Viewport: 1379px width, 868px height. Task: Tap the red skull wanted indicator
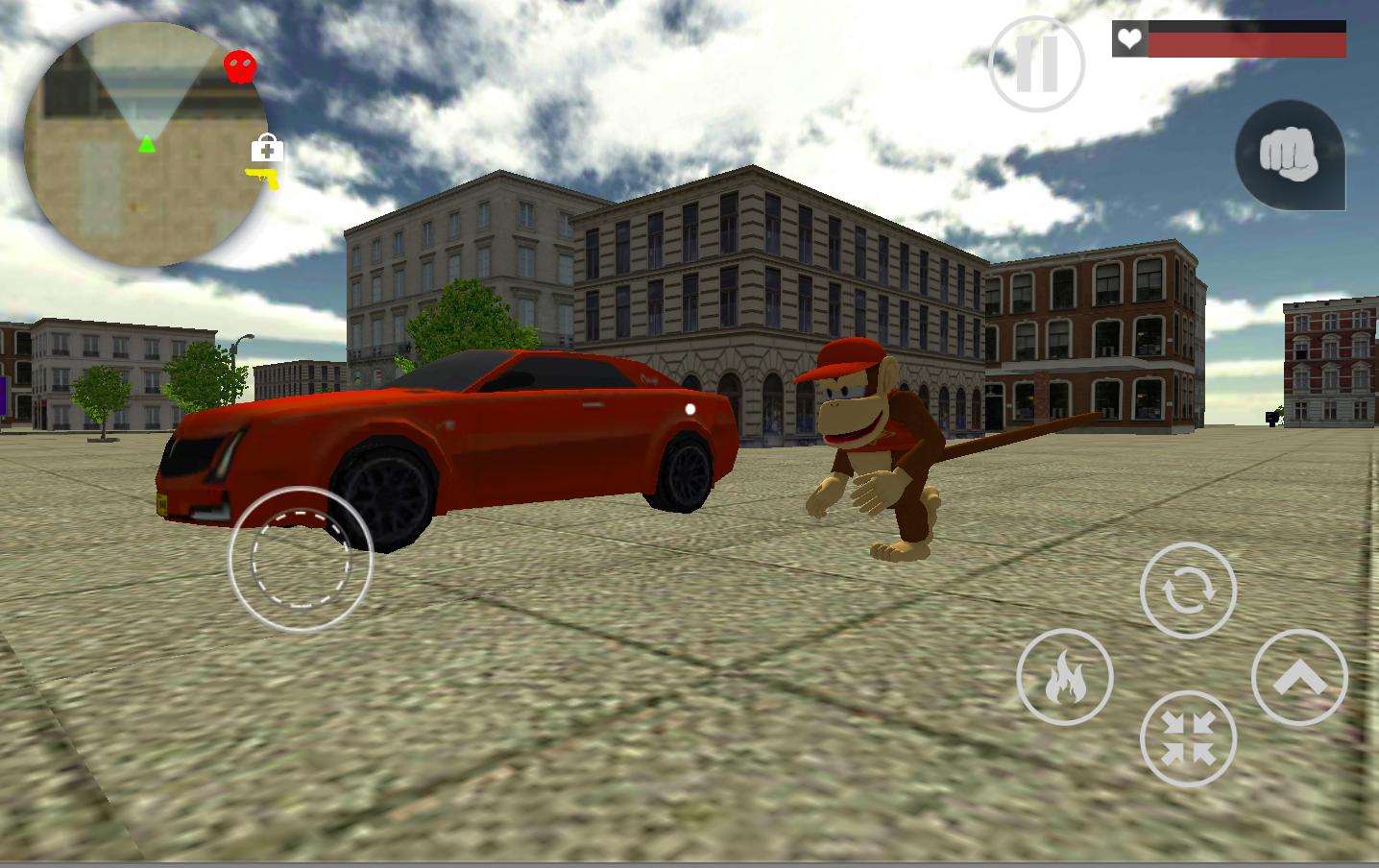(x=240, y=64)
